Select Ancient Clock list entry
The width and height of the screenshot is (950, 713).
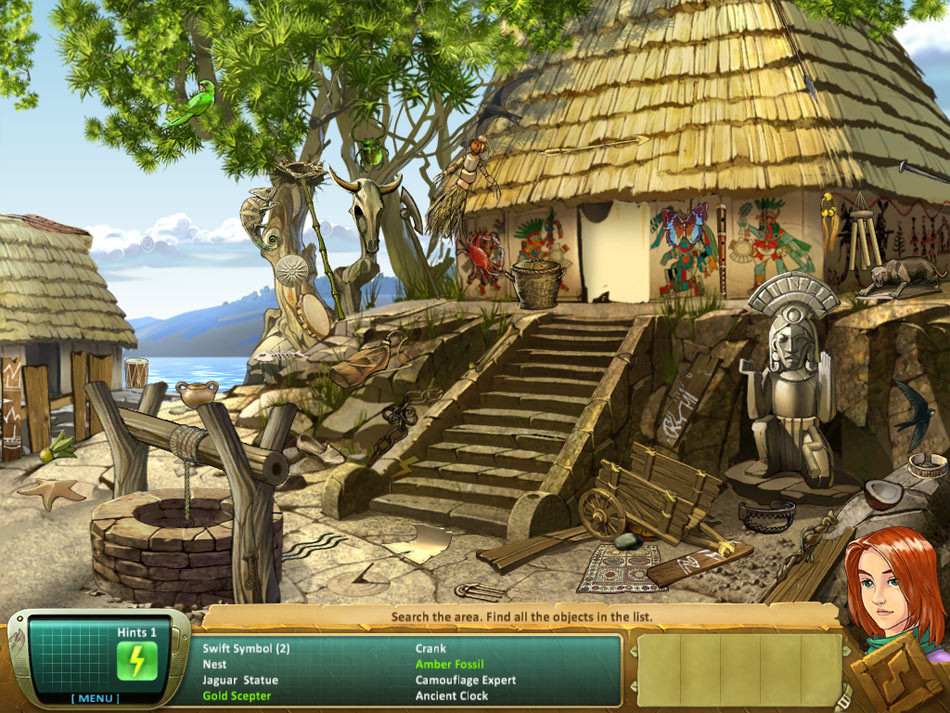(x=452, y=696)
